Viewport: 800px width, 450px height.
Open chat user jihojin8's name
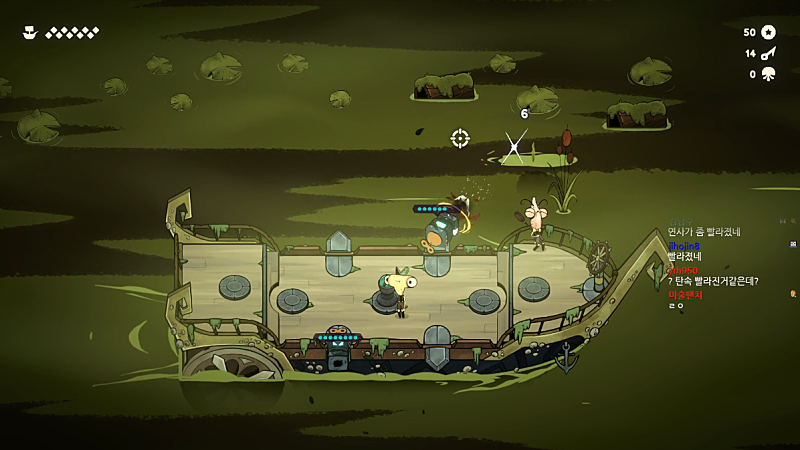684,245
